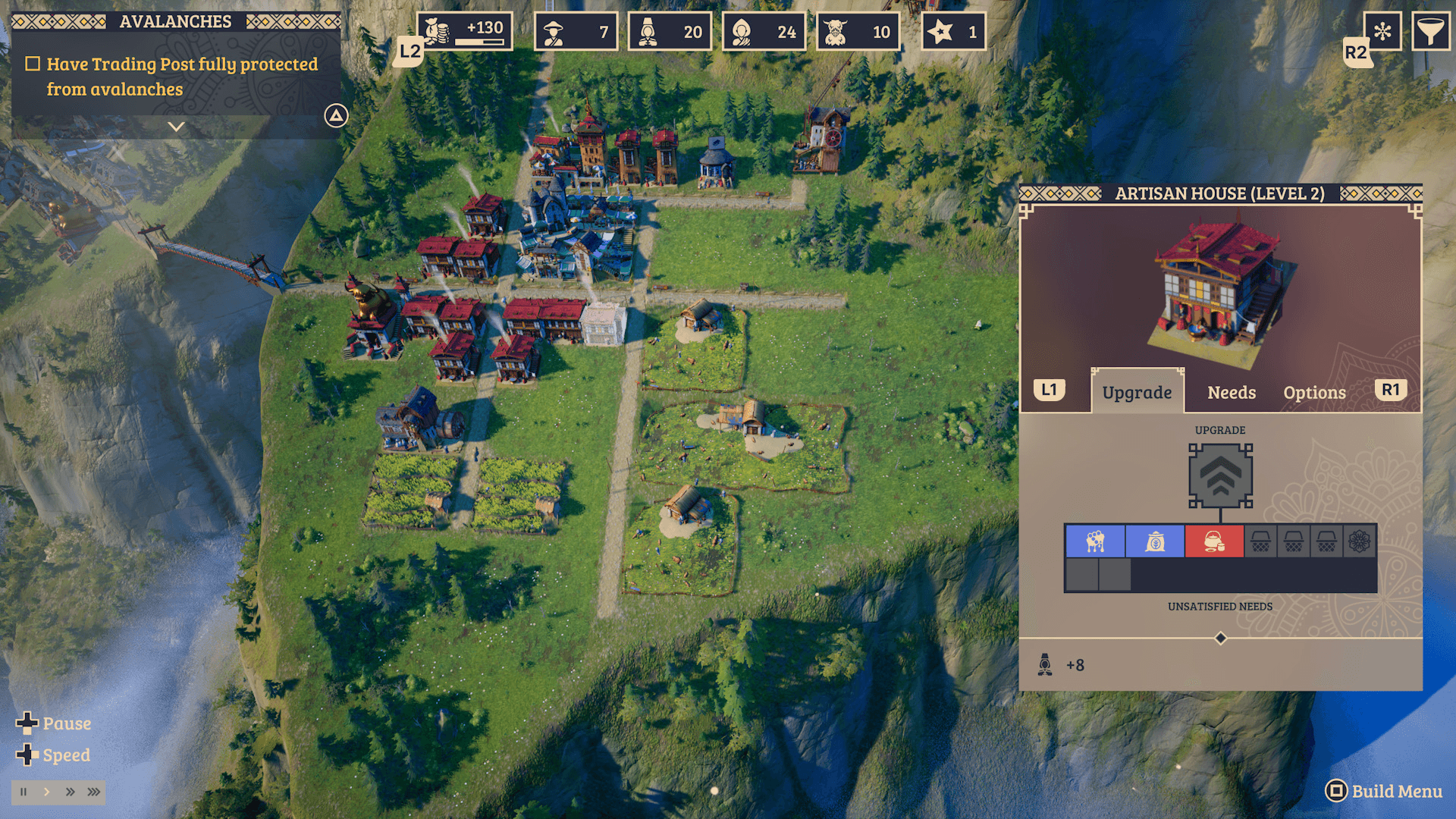Click the red teapot unsatisfied need
This screenshot has width=1456, height=819.
pyautogui.click(x=1213, y=541)
